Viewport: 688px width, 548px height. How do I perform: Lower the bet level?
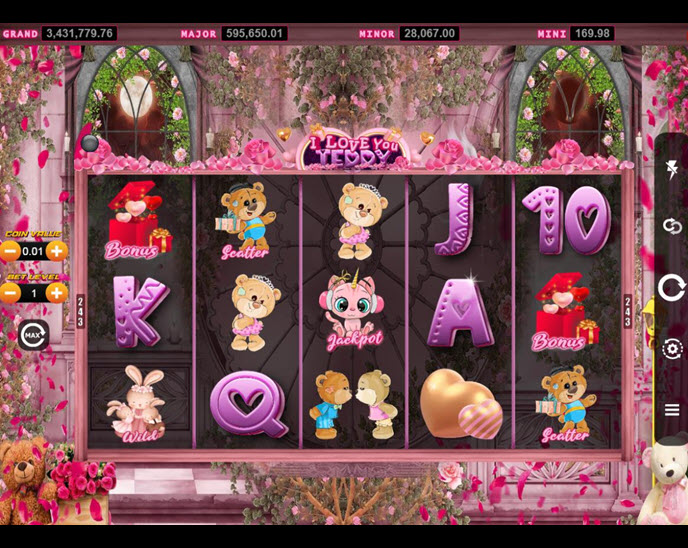tap(10, 293)
